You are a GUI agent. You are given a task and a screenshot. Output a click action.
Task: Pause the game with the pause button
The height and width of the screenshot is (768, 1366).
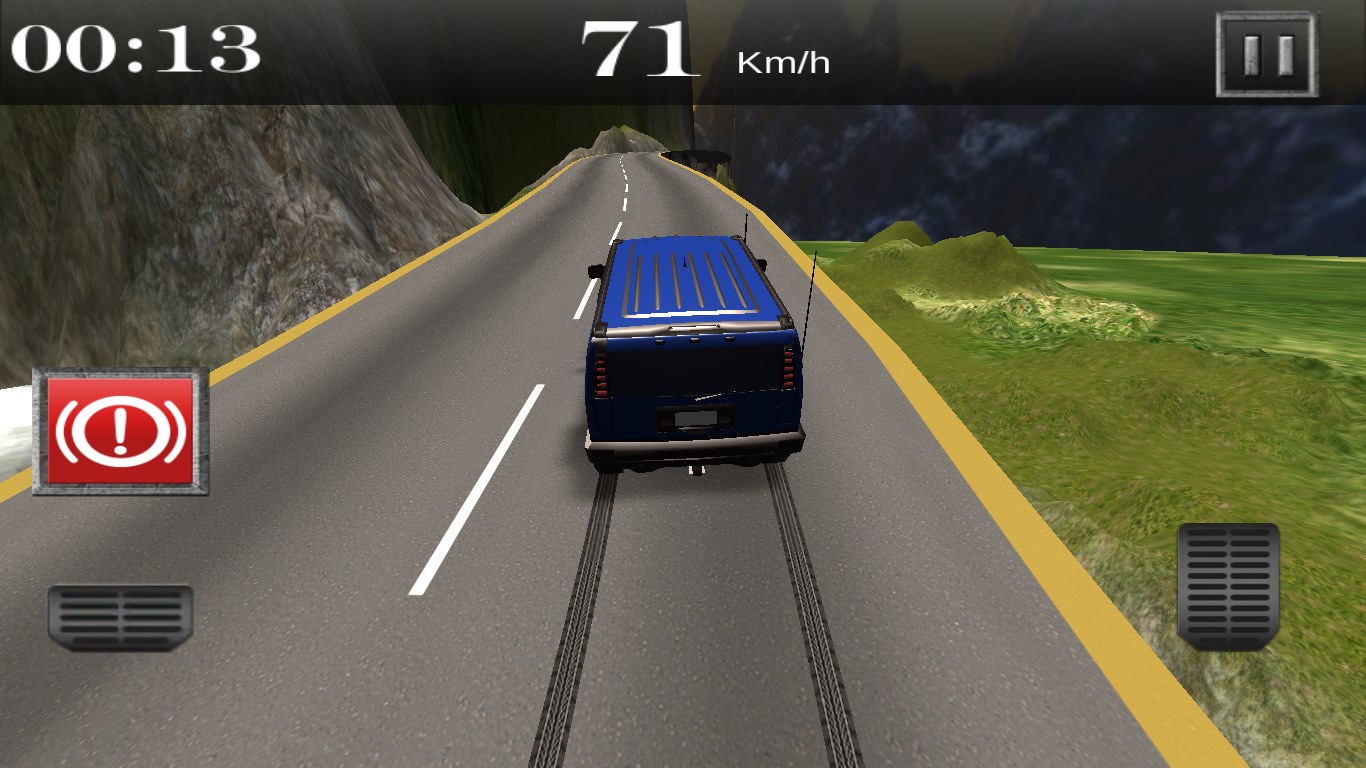point(1267,54)
